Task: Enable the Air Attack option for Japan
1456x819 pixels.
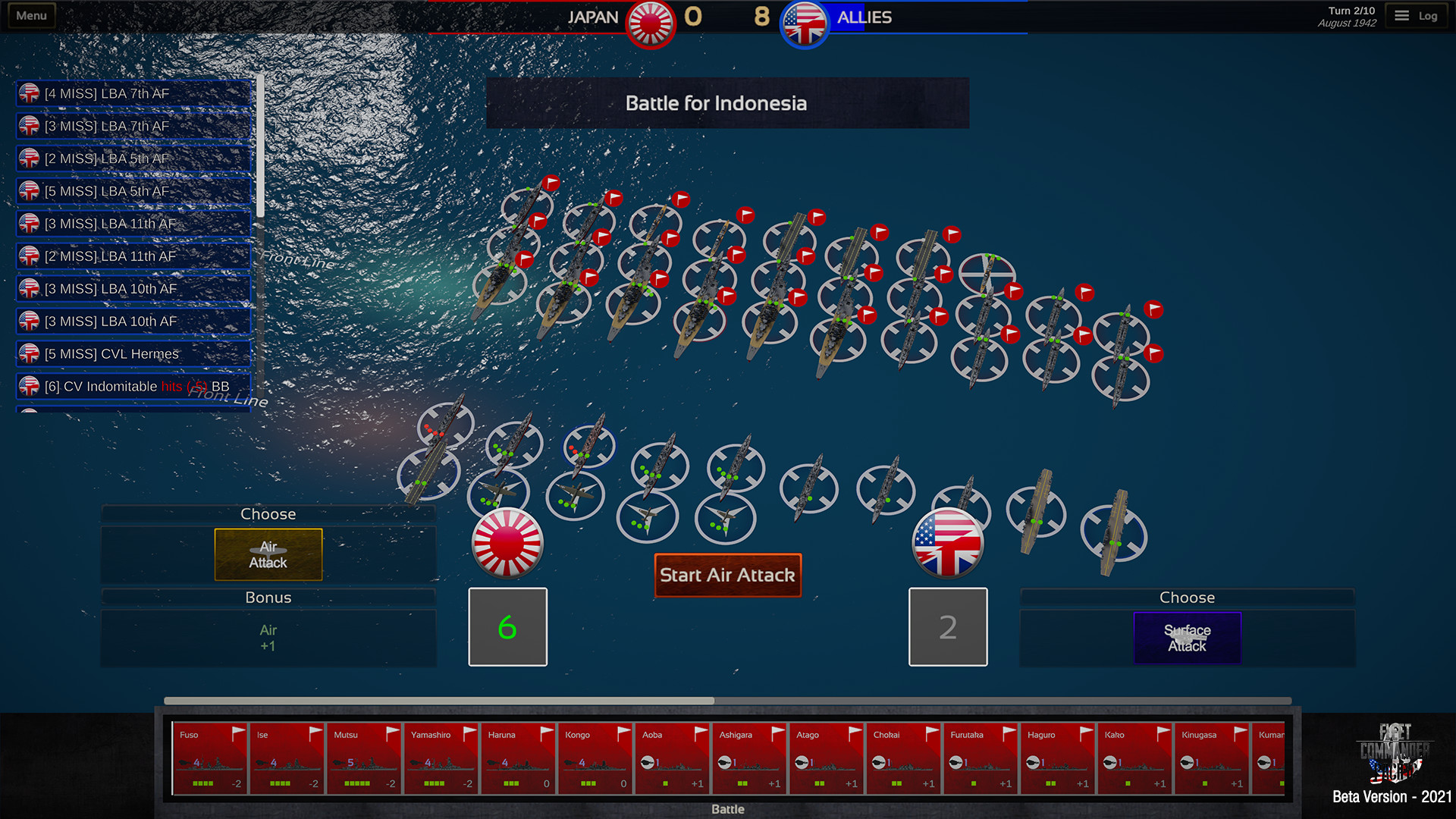Action: (x=268, y=554)
